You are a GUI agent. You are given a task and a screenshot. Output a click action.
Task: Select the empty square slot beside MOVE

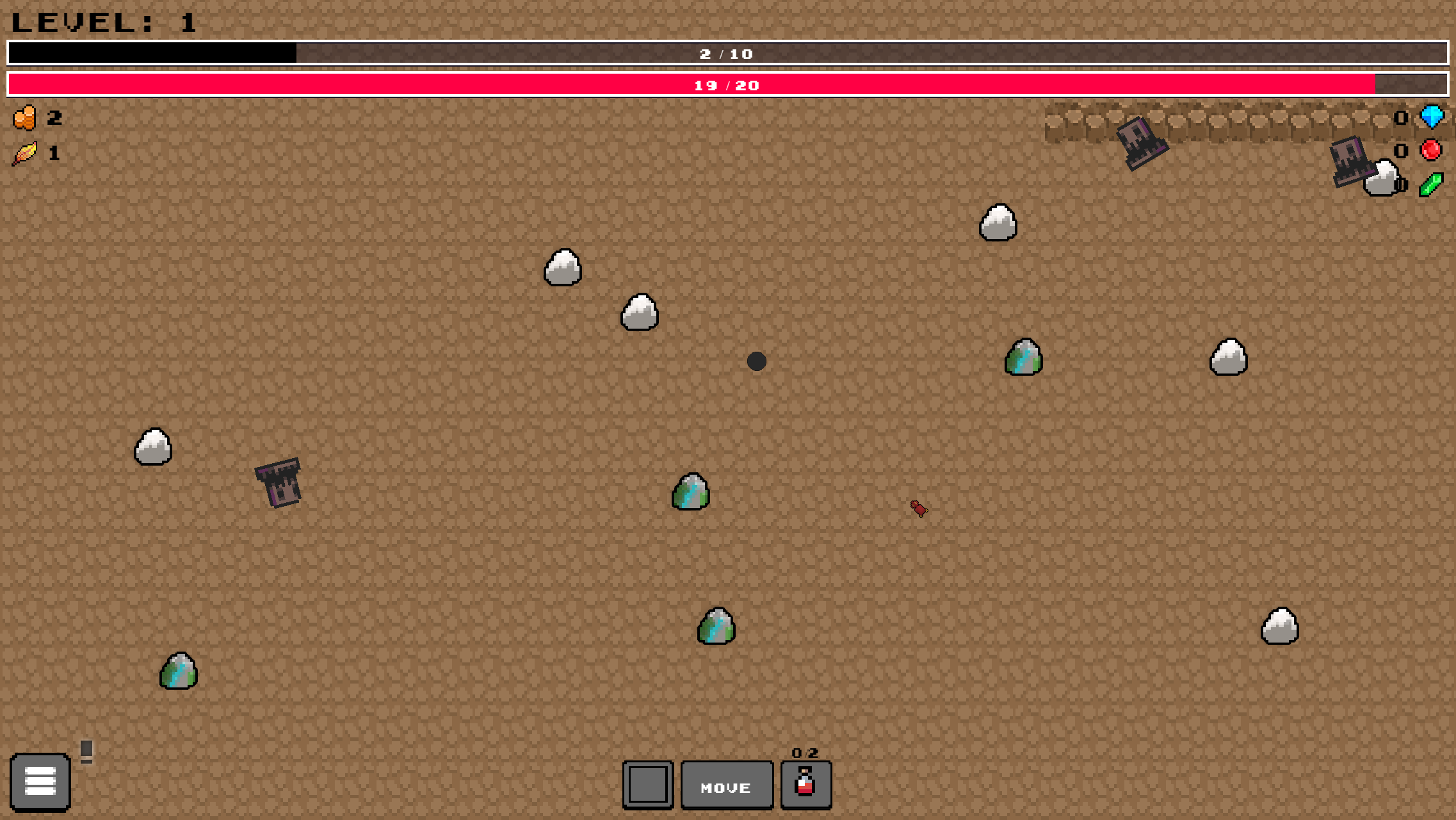pyautogui.click(x=647, y=785)
